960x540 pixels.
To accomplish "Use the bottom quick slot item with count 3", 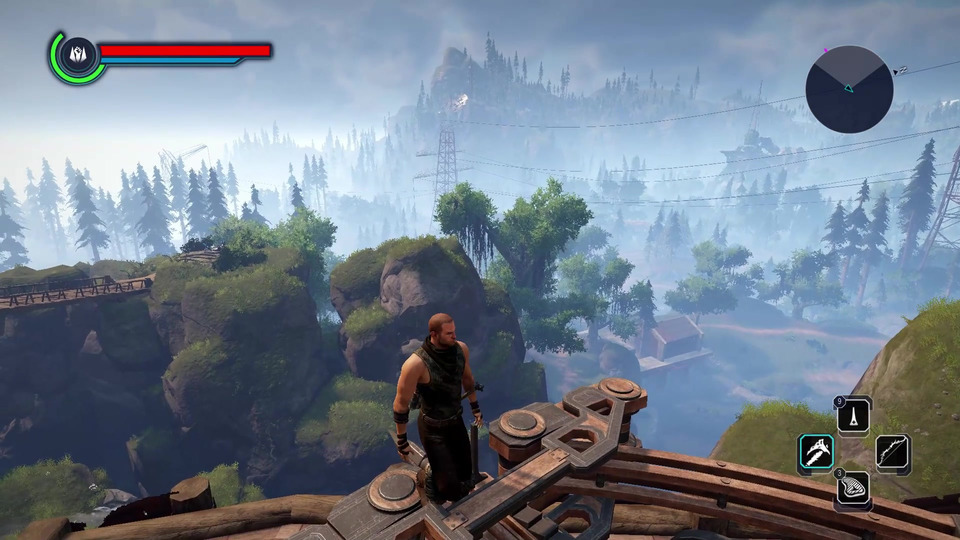I will point(854,489).
